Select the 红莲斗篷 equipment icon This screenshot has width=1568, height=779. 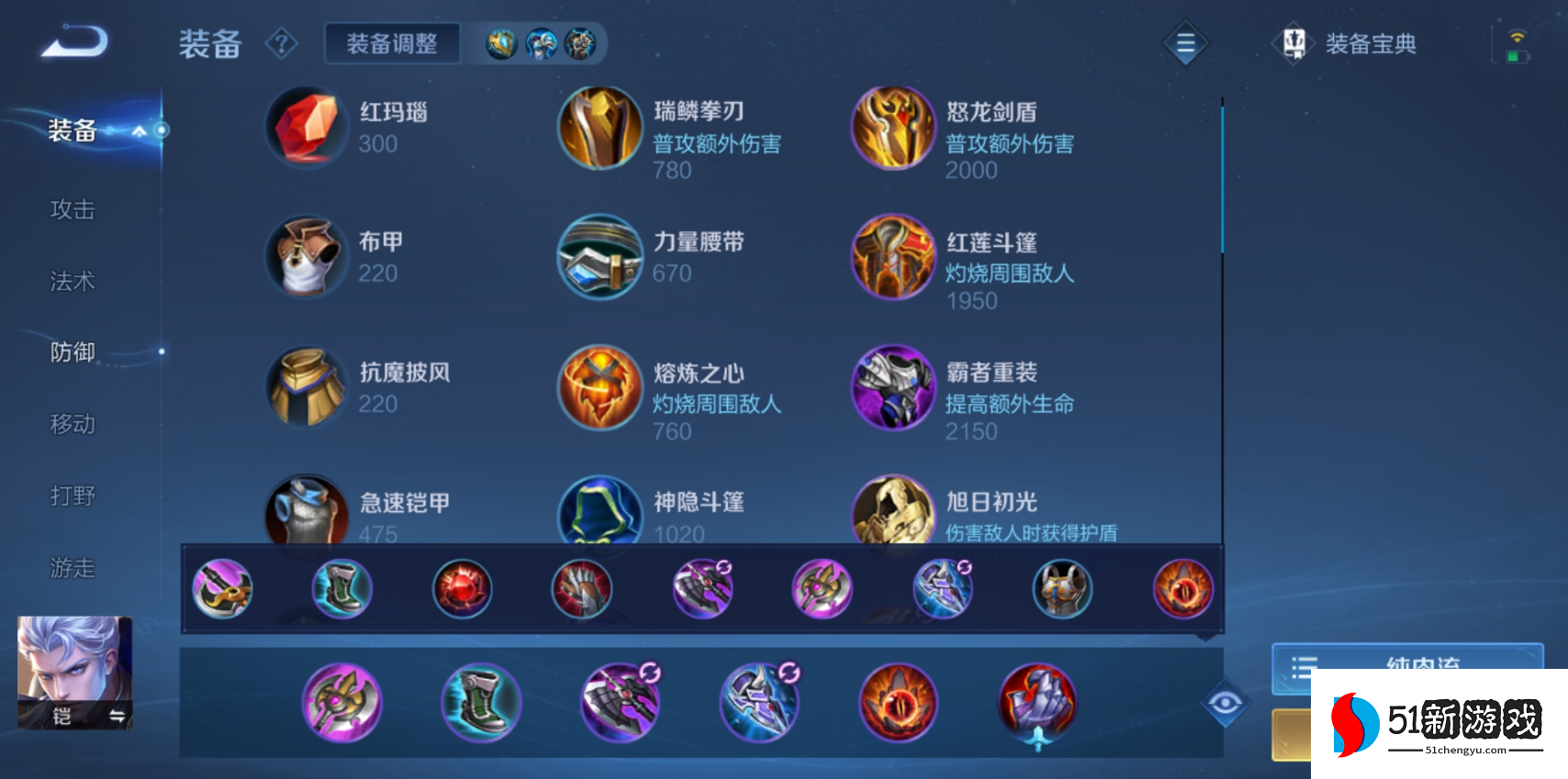pyautogui.click(x=891, y=258)
